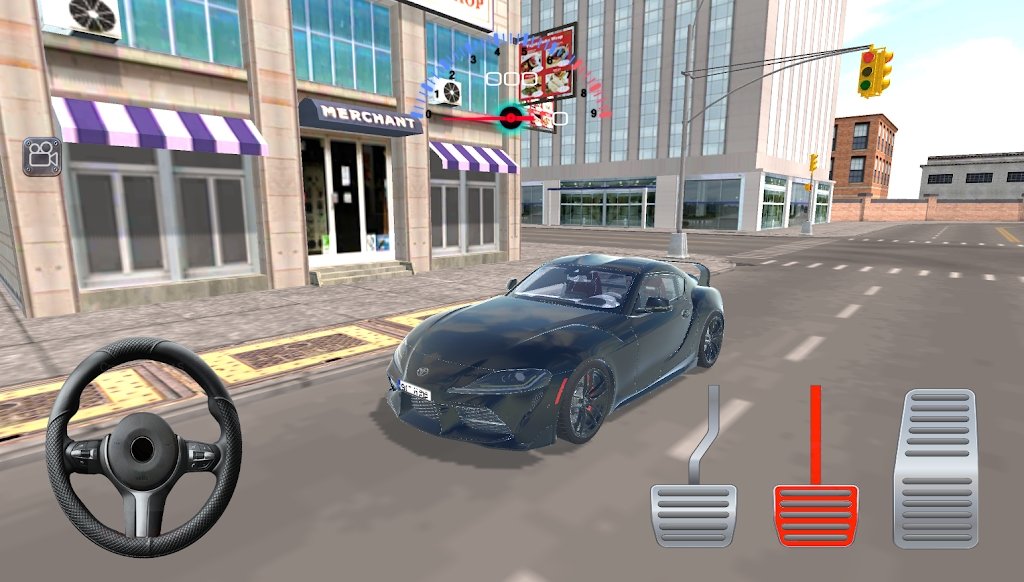1024x582 pixels.
Task: Hit the wide gas accelerator pedal
Action: pos(935,468)
